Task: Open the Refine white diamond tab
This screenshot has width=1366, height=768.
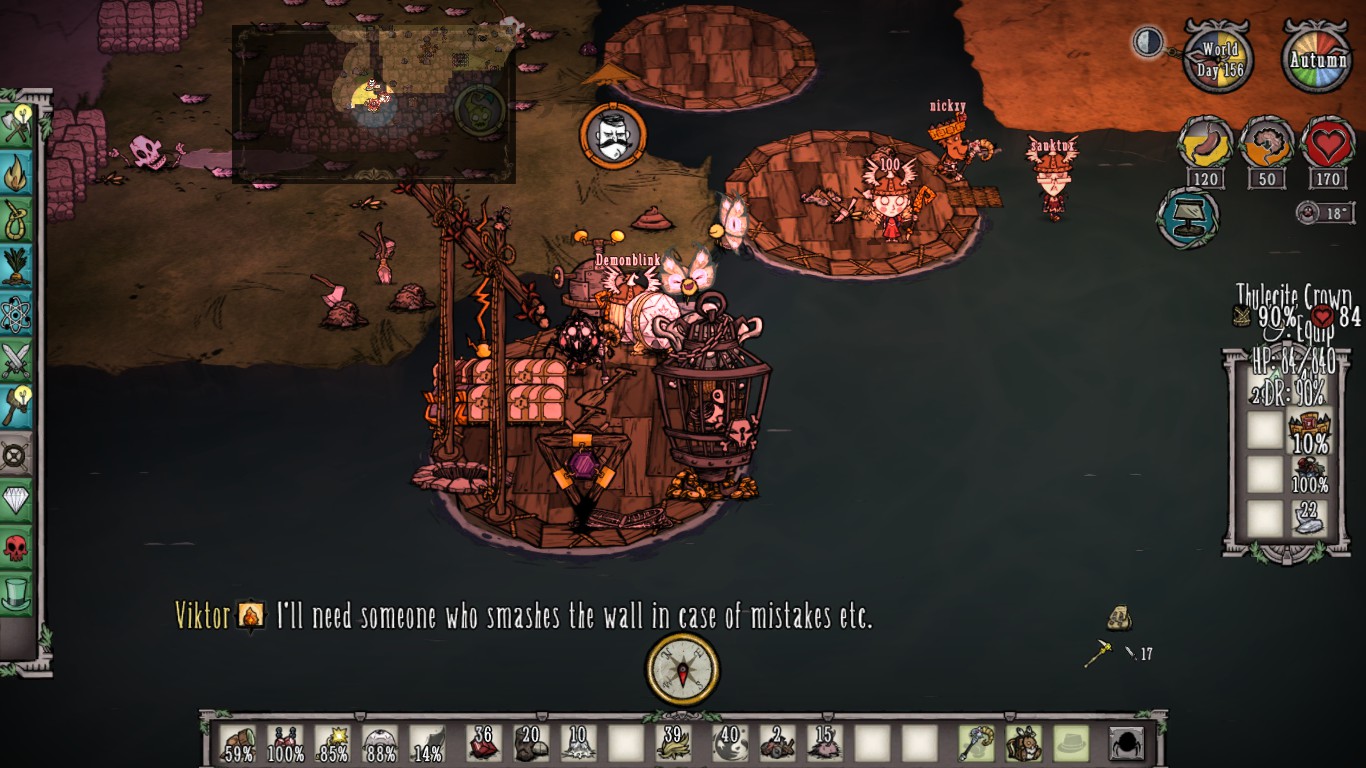Action: (x=16, y=500)
